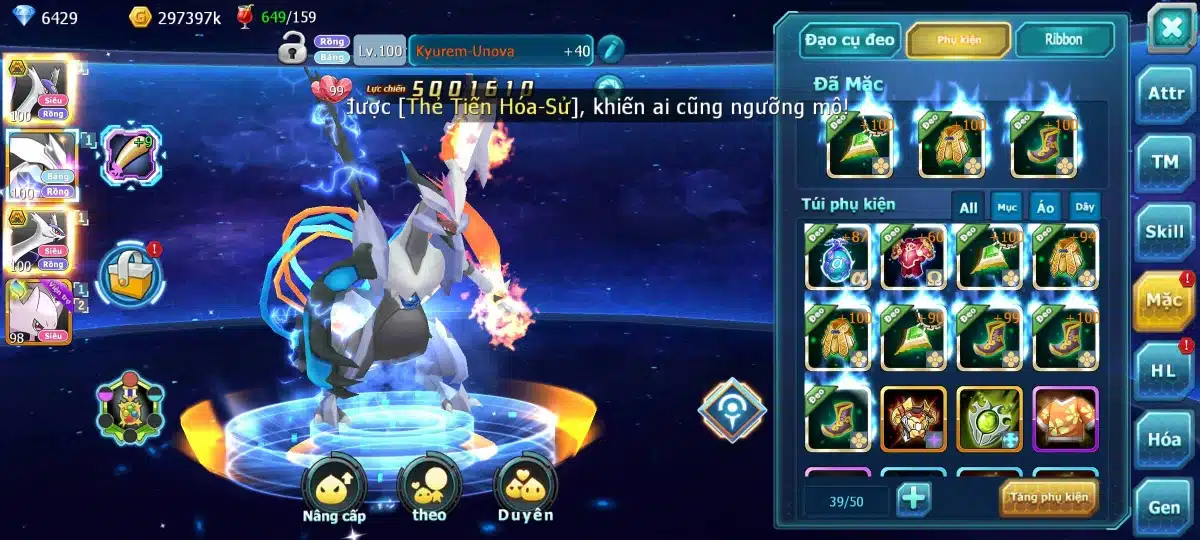Filter accessories by Dây
The image size is (1200, 540).
pyautogui.click(x=1084, y=207)
